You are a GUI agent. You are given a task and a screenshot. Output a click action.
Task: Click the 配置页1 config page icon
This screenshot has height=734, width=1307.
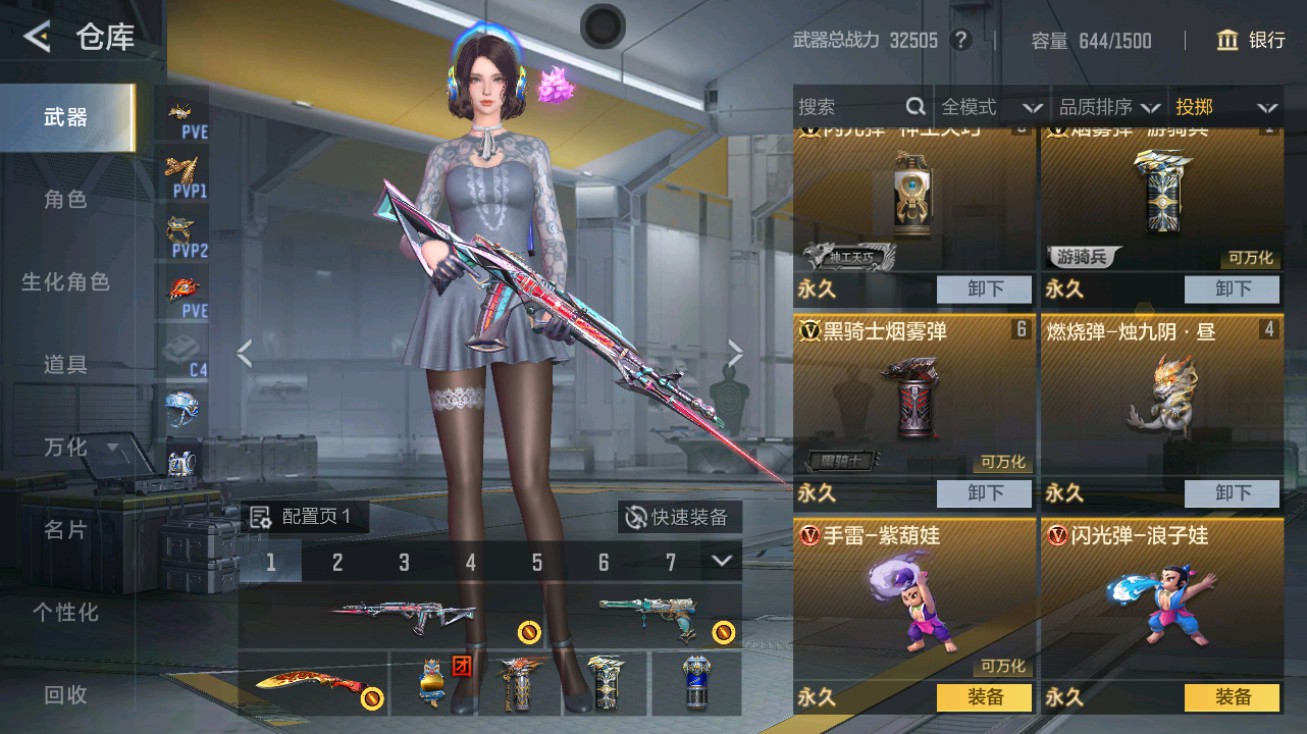(x=258, y=518)
